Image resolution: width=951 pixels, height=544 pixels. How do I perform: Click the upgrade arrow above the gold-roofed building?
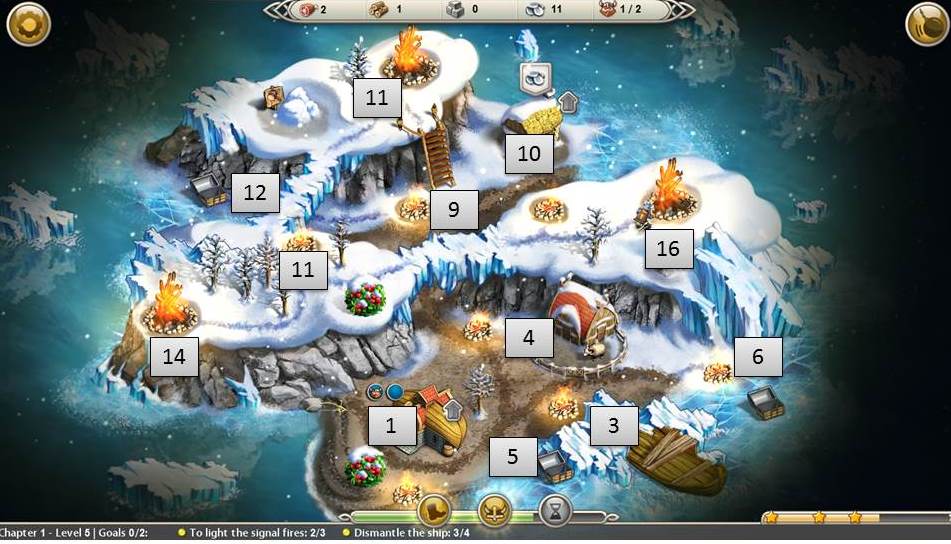[568, 101]
